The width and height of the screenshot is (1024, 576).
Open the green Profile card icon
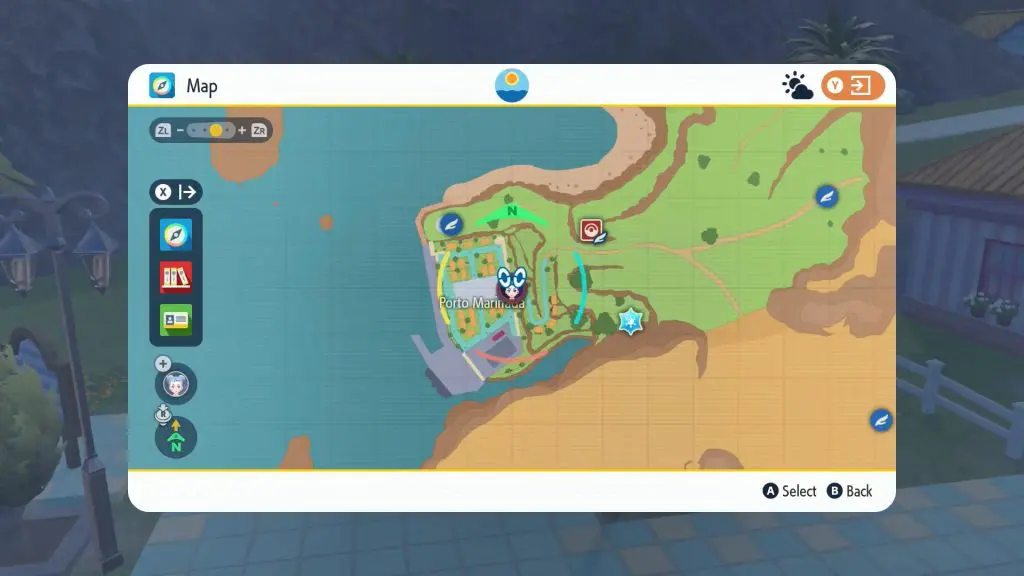tap(176, 319)
